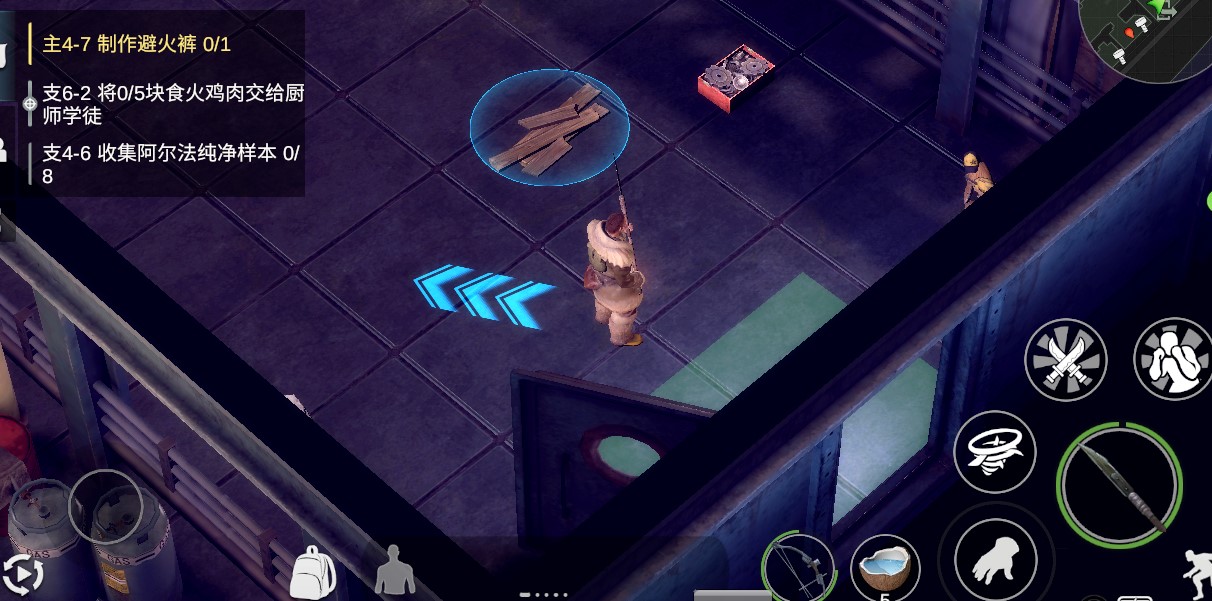
Task: Toggle the auto-play circular arrow button
Action: (x=23, y=576)
